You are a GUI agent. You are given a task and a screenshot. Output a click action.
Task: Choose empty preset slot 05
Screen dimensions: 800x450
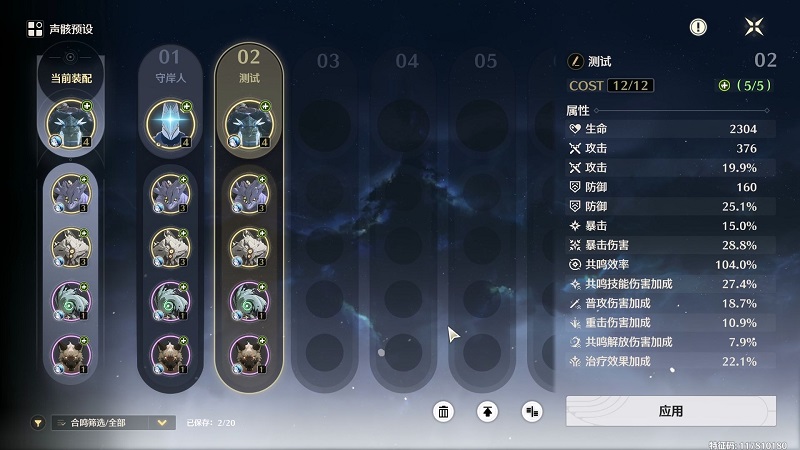(485, 61)
